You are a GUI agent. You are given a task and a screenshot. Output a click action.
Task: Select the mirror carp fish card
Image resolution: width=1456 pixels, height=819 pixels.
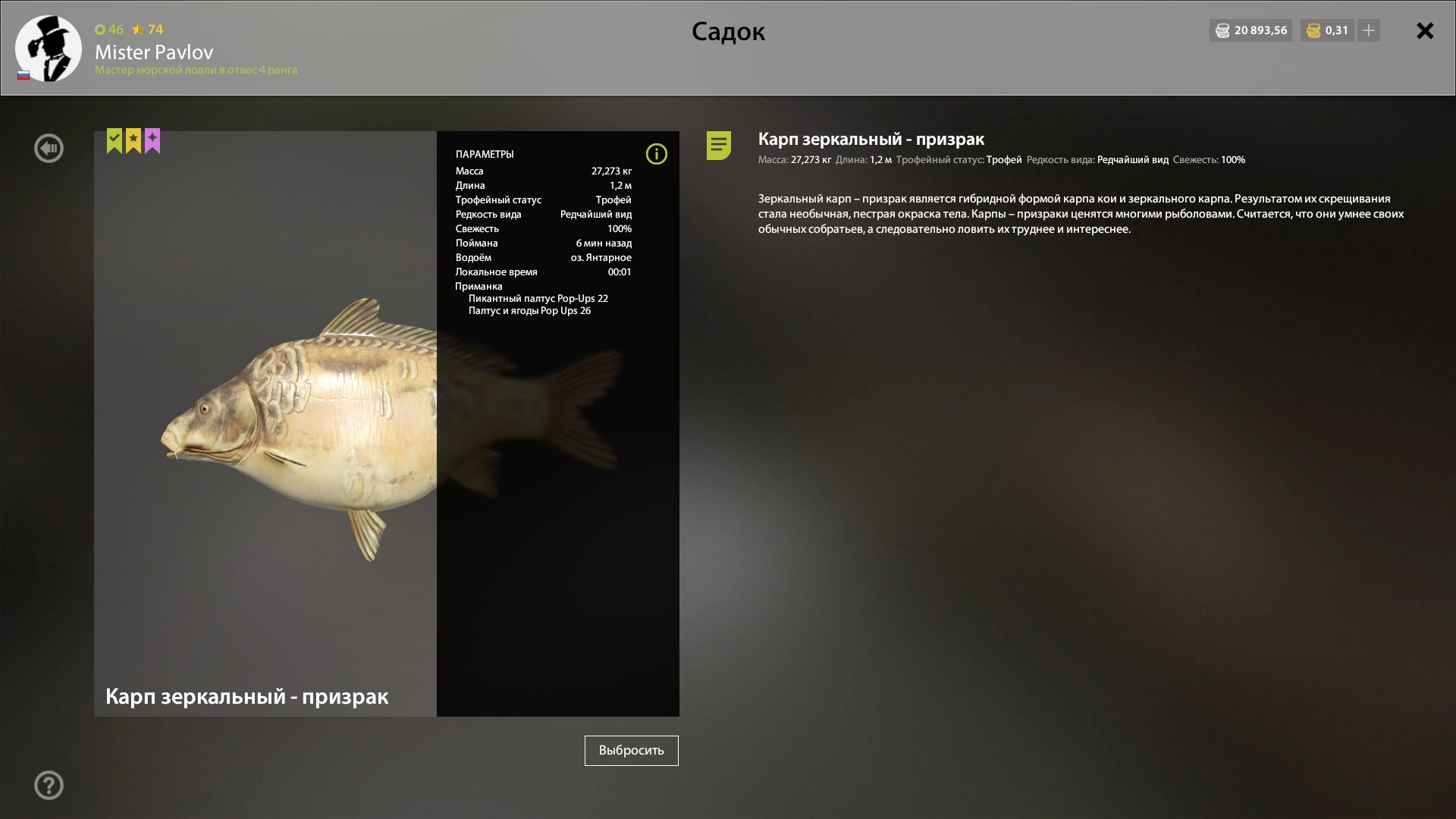coord(265,423)
